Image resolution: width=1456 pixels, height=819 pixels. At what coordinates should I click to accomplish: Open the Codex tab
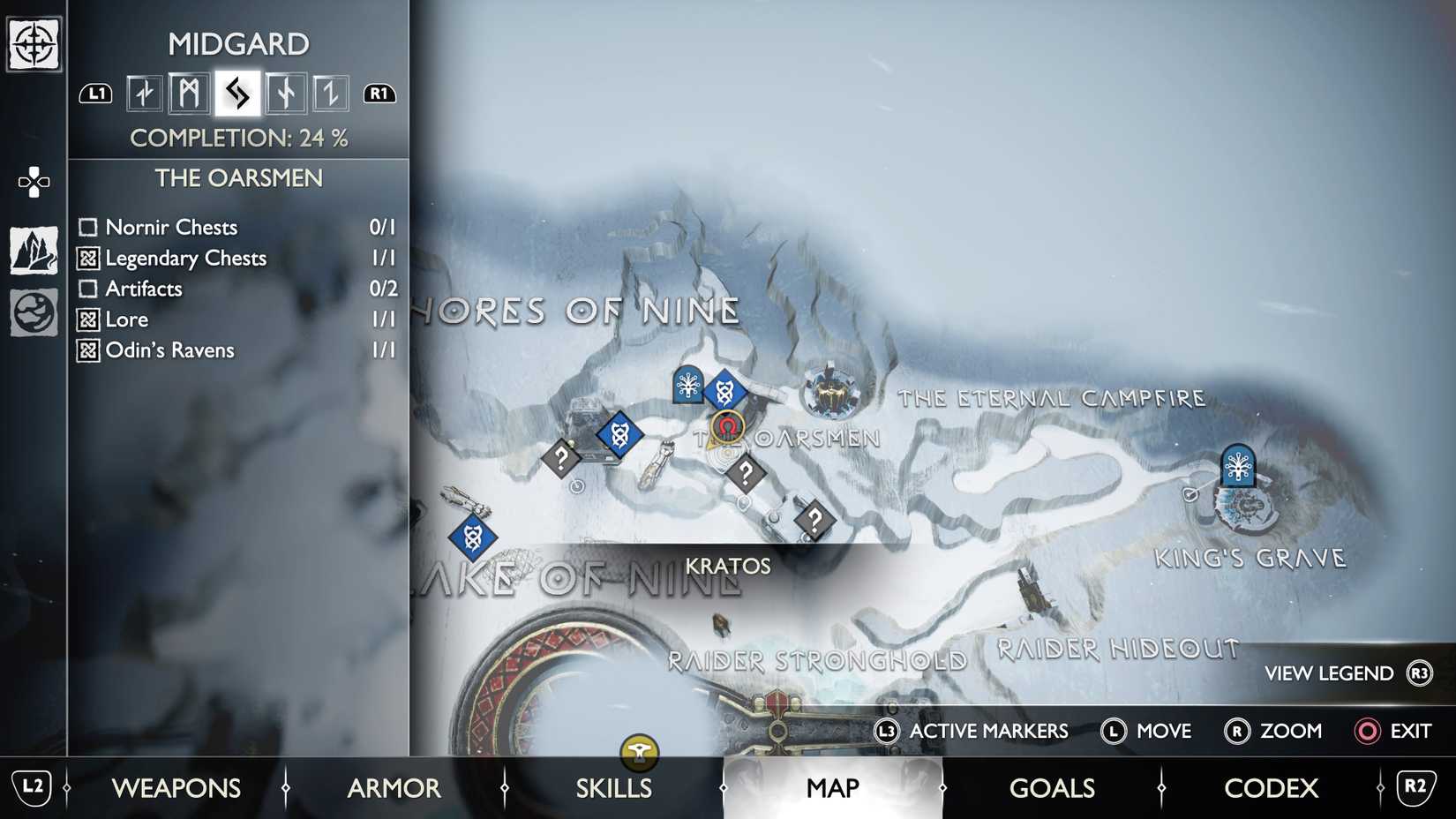(1271, 787)
